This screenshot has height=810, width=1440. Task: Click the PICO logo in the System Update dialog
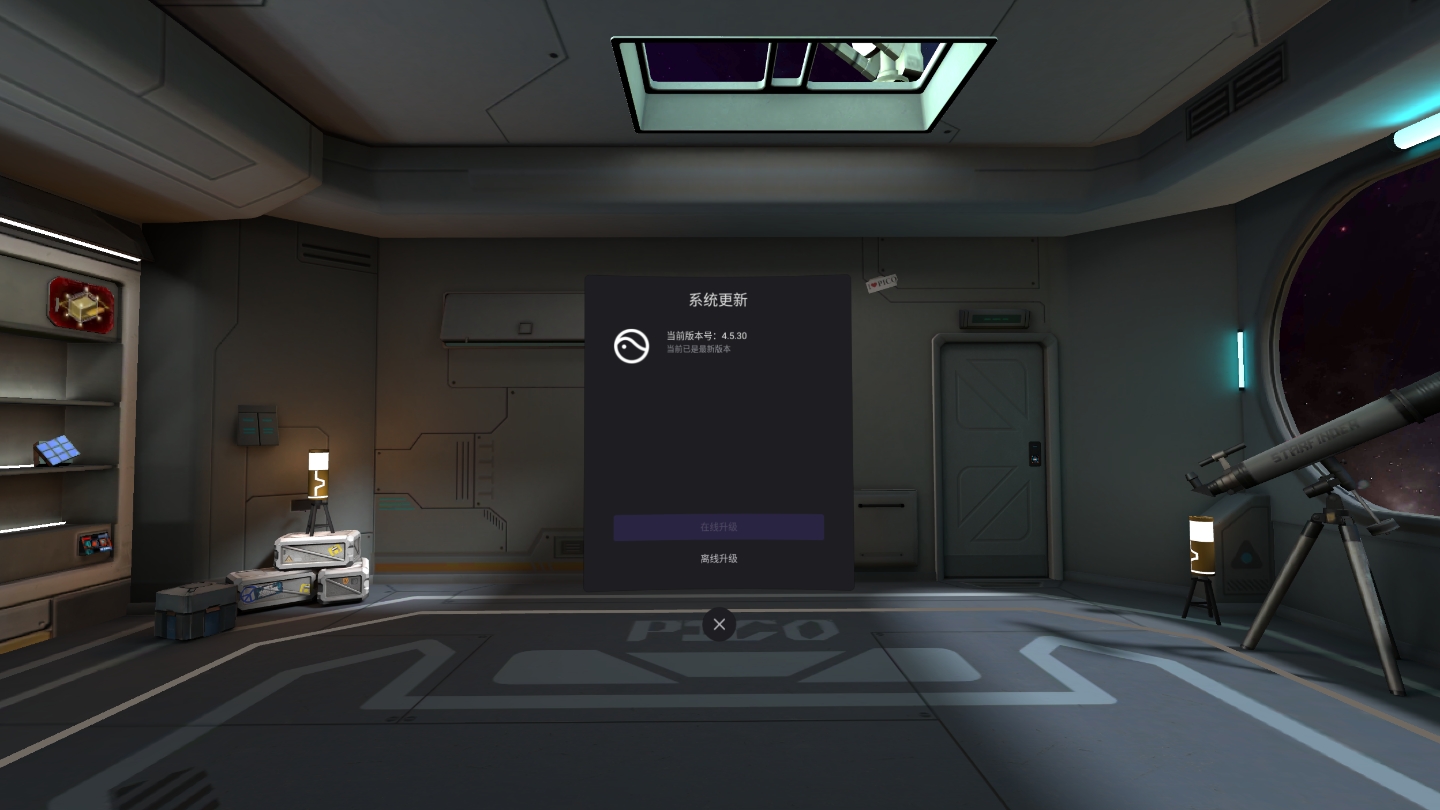point(631,346)
